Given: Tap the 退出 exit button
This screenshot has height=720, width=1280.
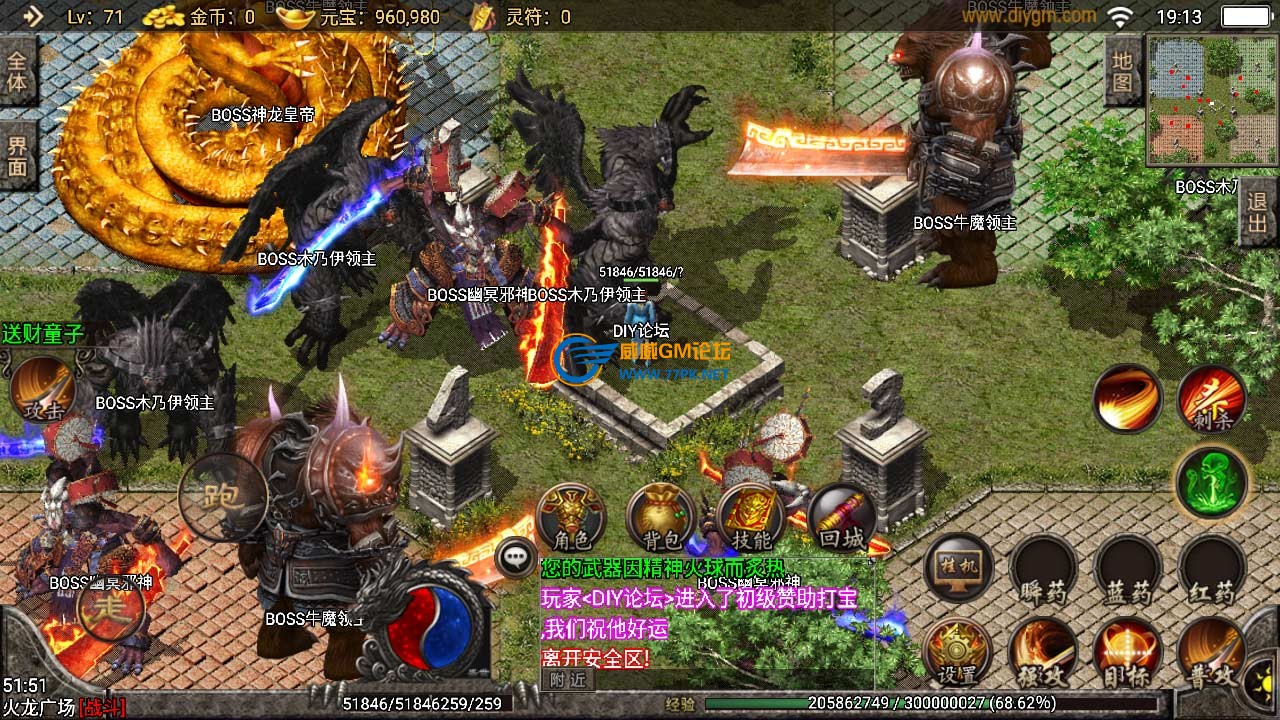Looking at the screenshot, I should pos(1257,213).
